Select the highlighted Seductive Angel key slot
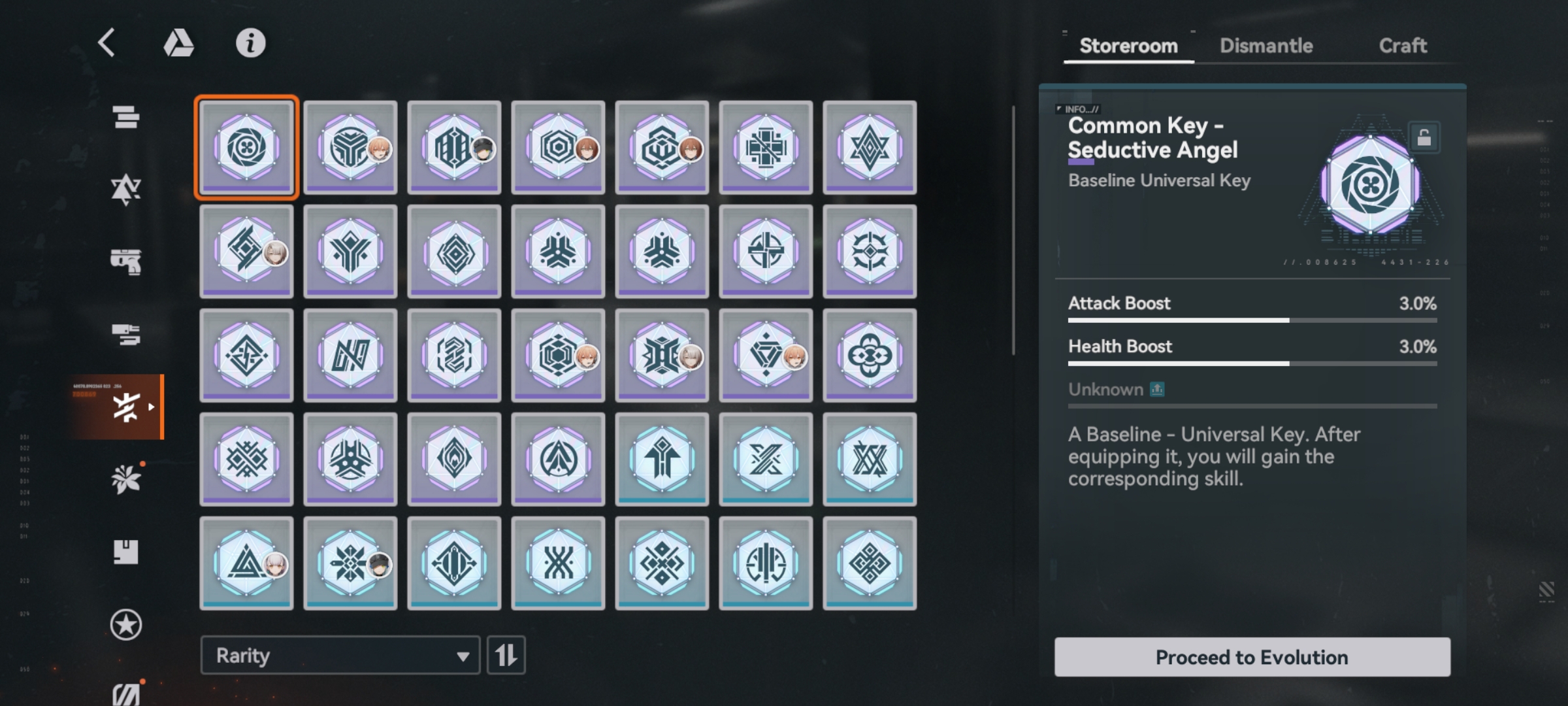This screenshot has height=706, width=1568. click(246, 147)
